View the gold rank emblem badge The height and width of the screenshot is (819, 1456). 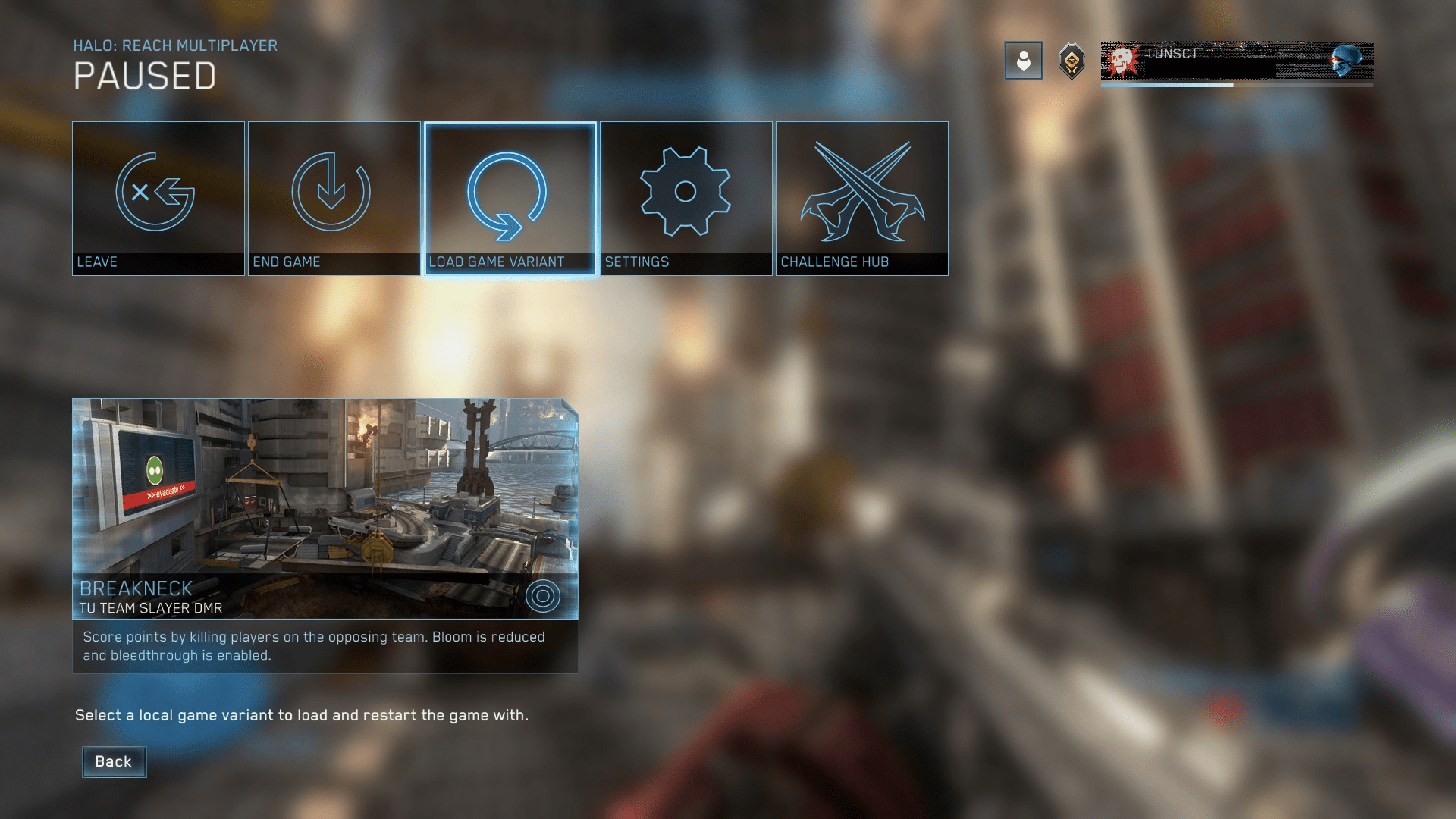pyautogui.click(x=1072, y=61)
